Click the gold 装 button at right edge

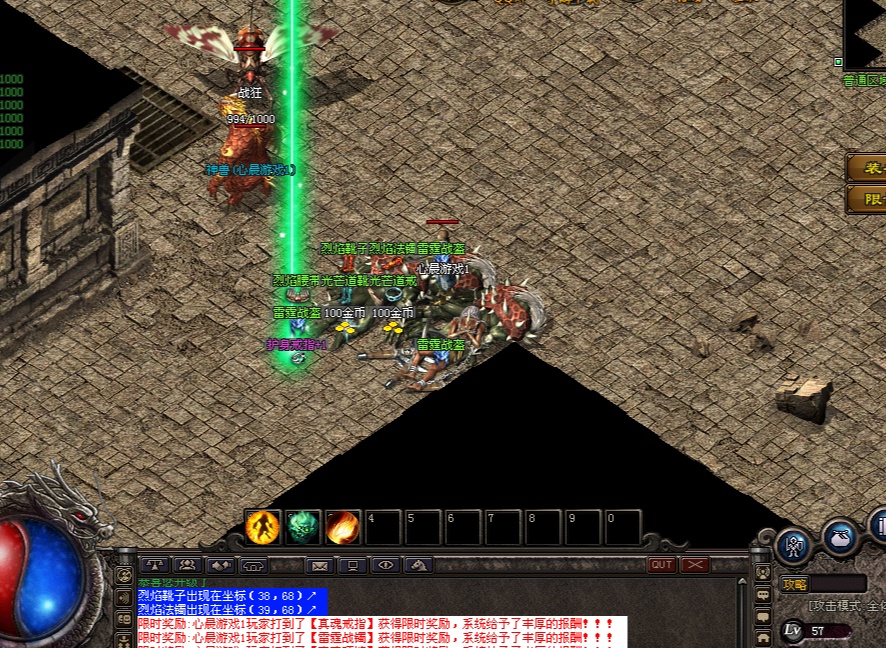[x=868, y=168]
